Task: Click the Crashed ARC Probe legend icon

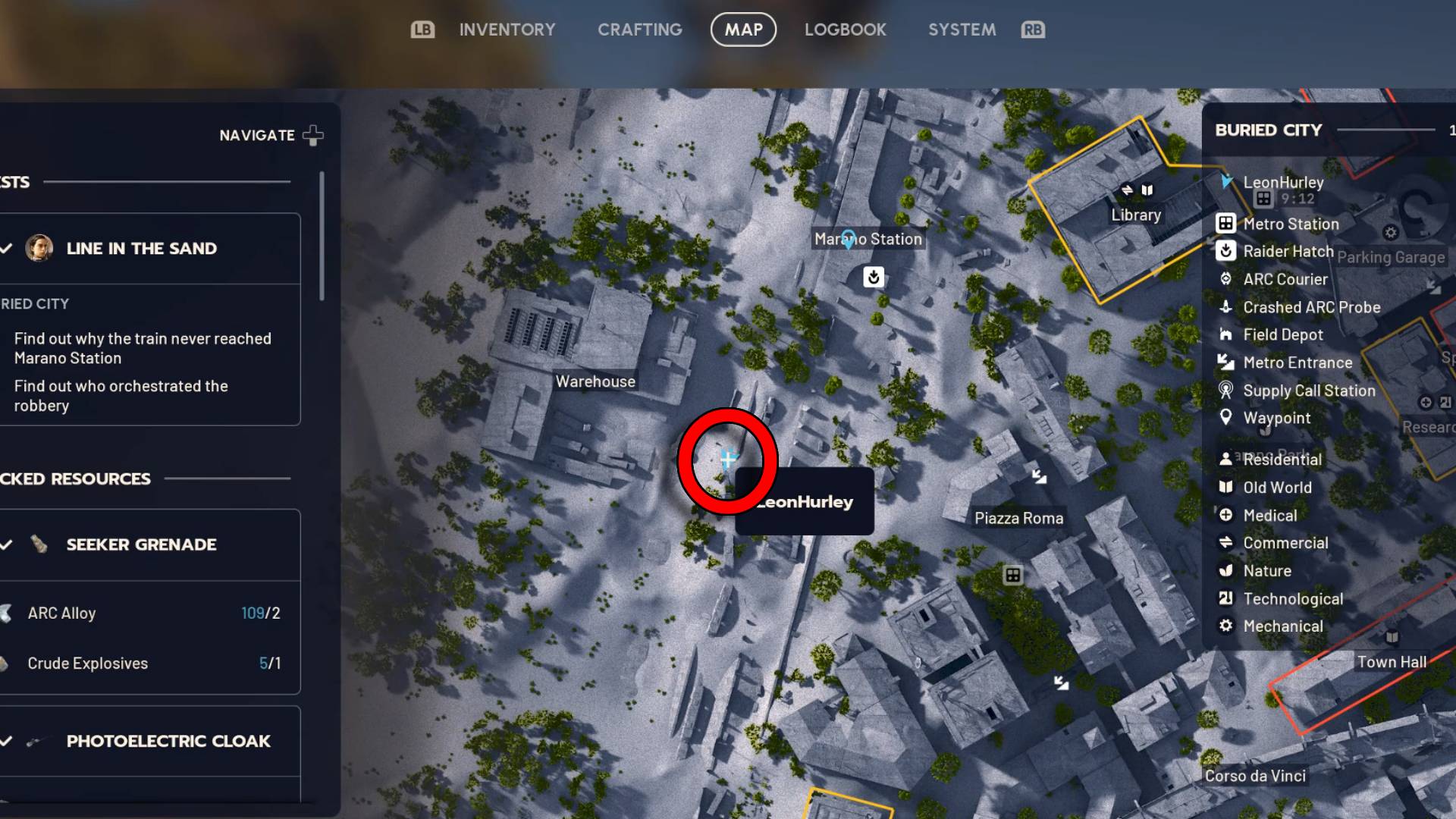Action: coord(1226,307)
